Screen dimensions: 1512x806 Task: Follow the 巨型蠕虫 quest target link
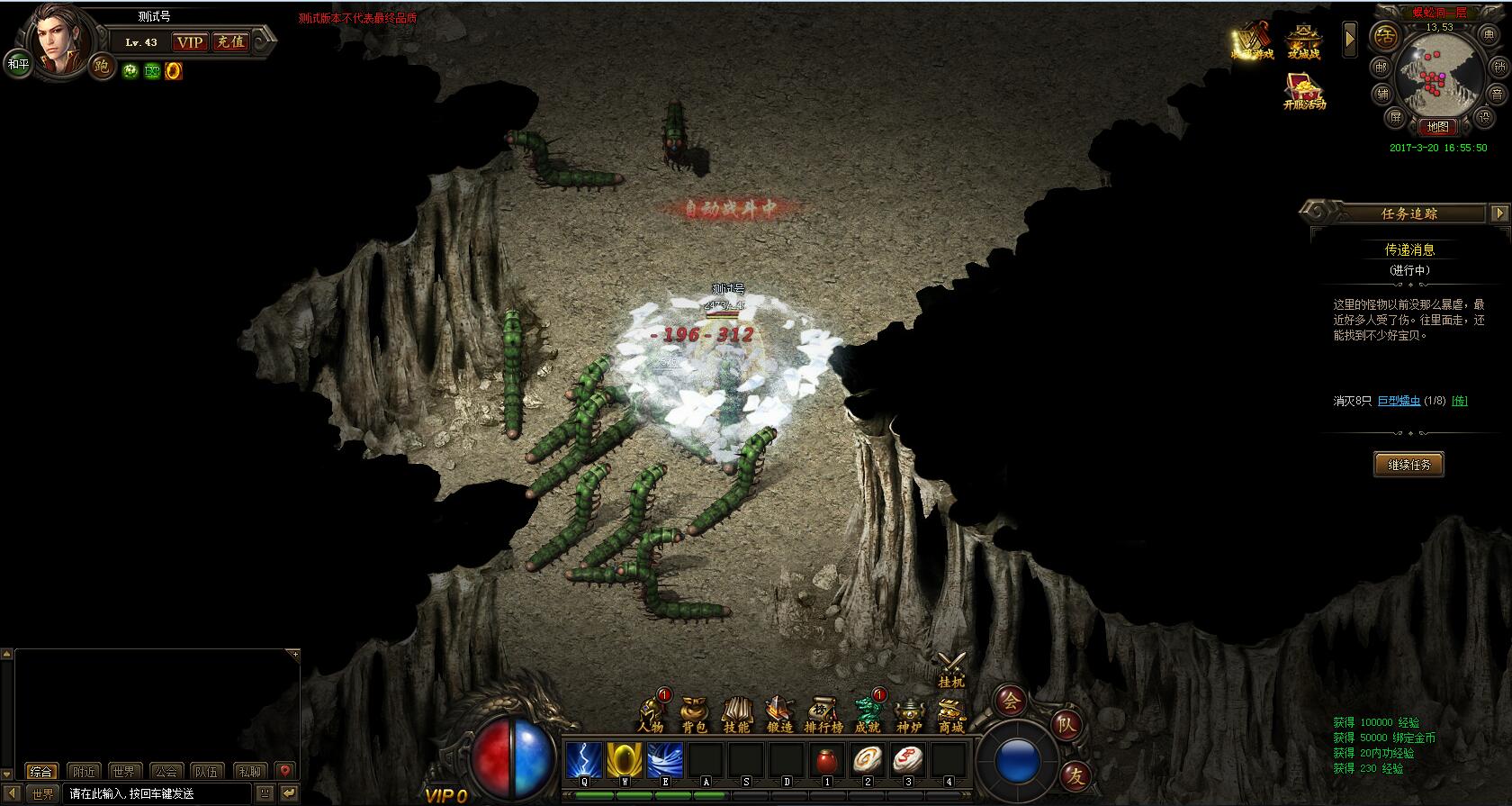[x=1399, y=401]
